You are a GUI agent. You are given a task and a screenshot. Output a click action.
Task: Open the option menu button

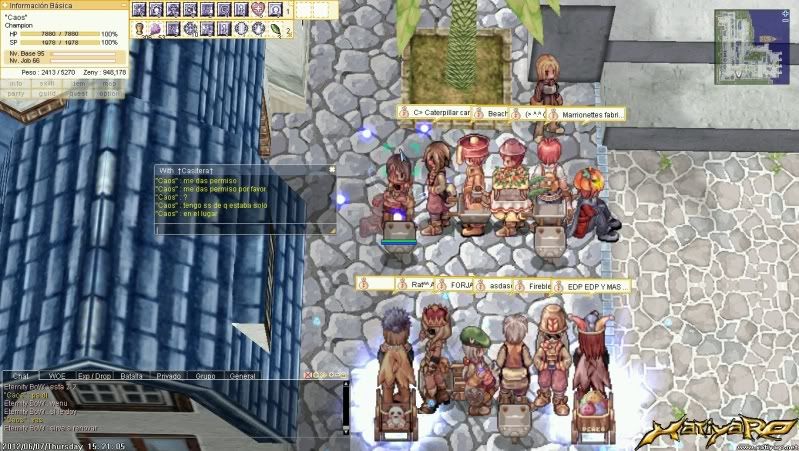point(110,94)
